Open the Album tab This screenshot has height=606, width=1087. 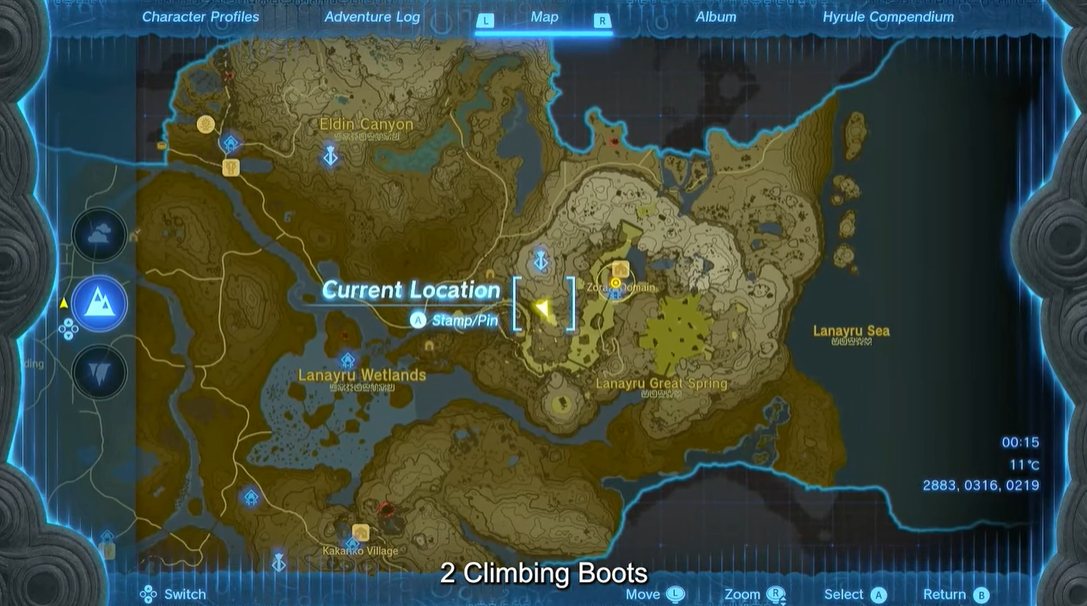point(715,17)
